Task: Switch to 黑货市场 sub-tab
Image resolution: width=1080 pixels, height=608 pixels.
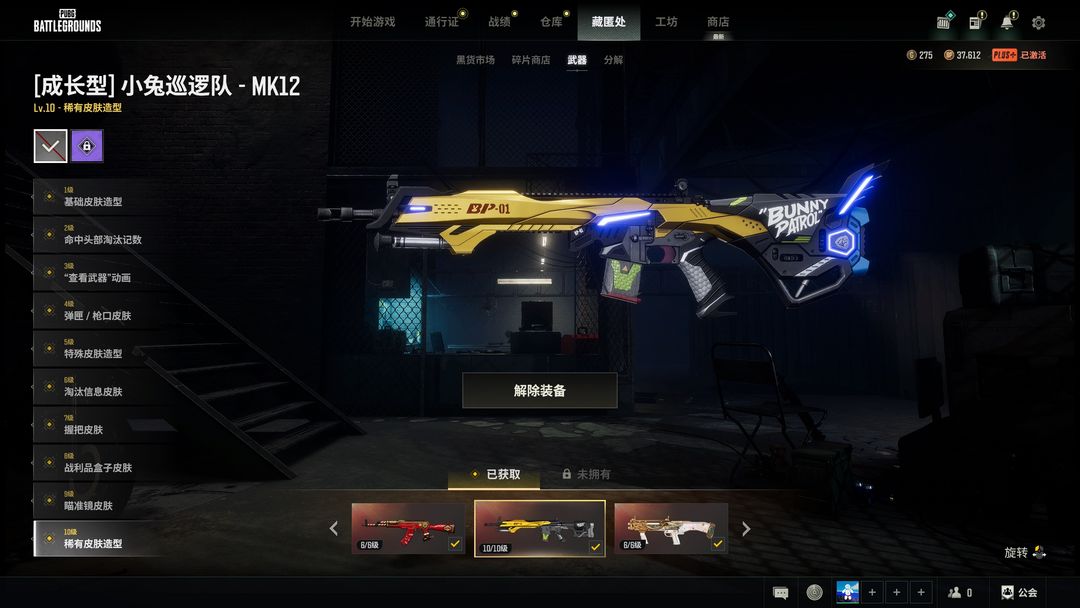Action: click(475, 60)
